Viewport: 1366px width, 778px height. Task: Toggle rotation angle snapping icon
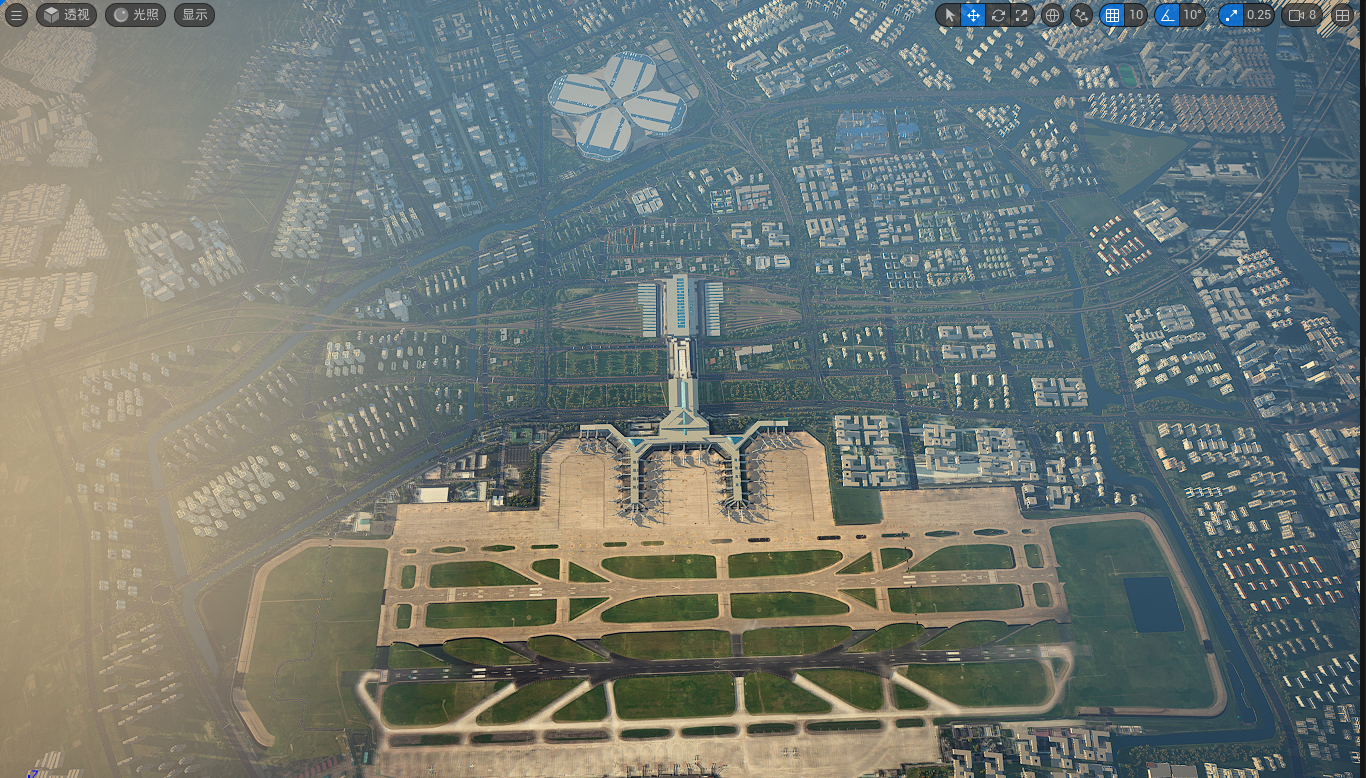pos(1166,15)
